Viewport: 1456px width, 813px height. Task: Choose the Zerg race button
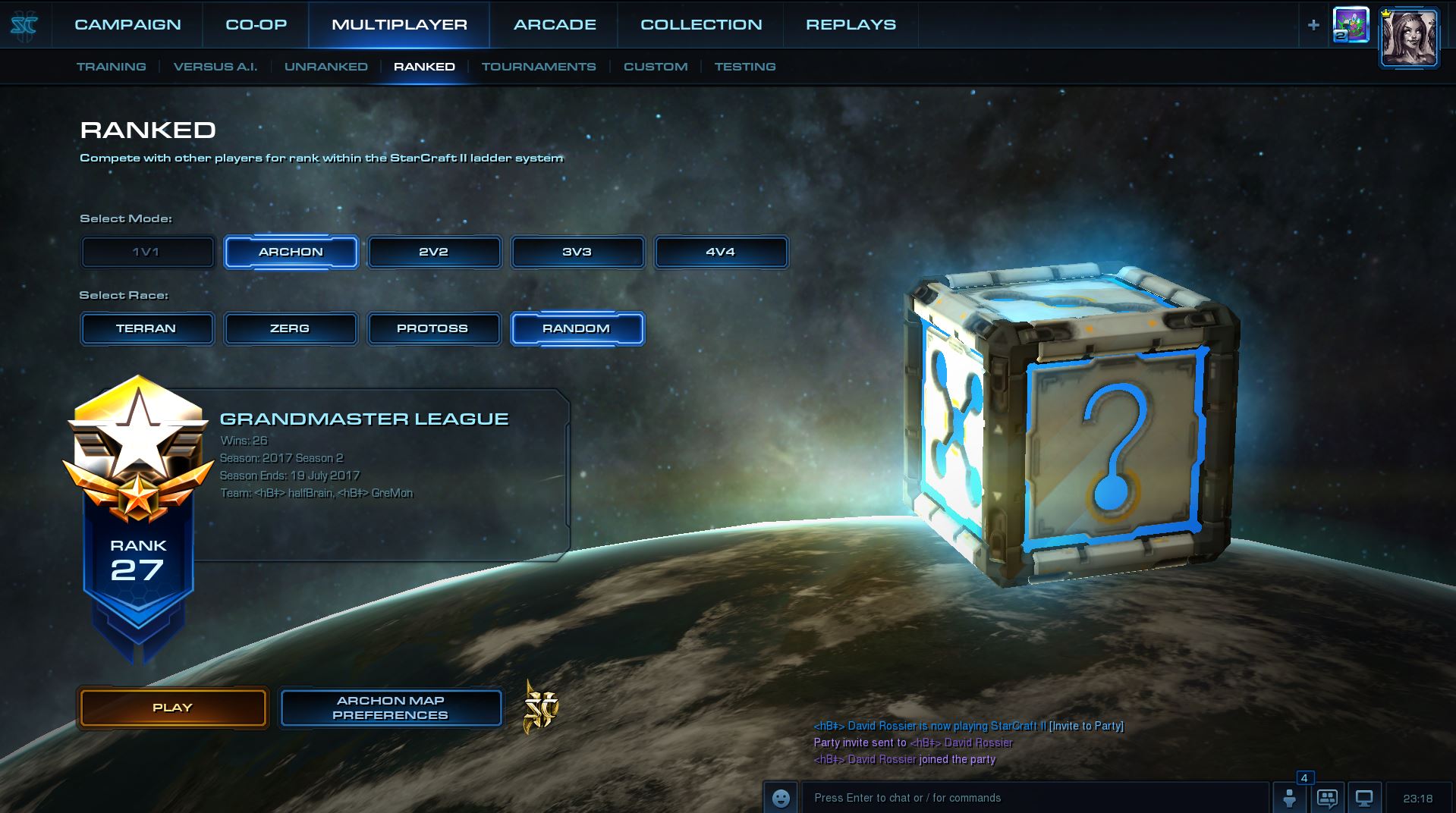[290, 329]
